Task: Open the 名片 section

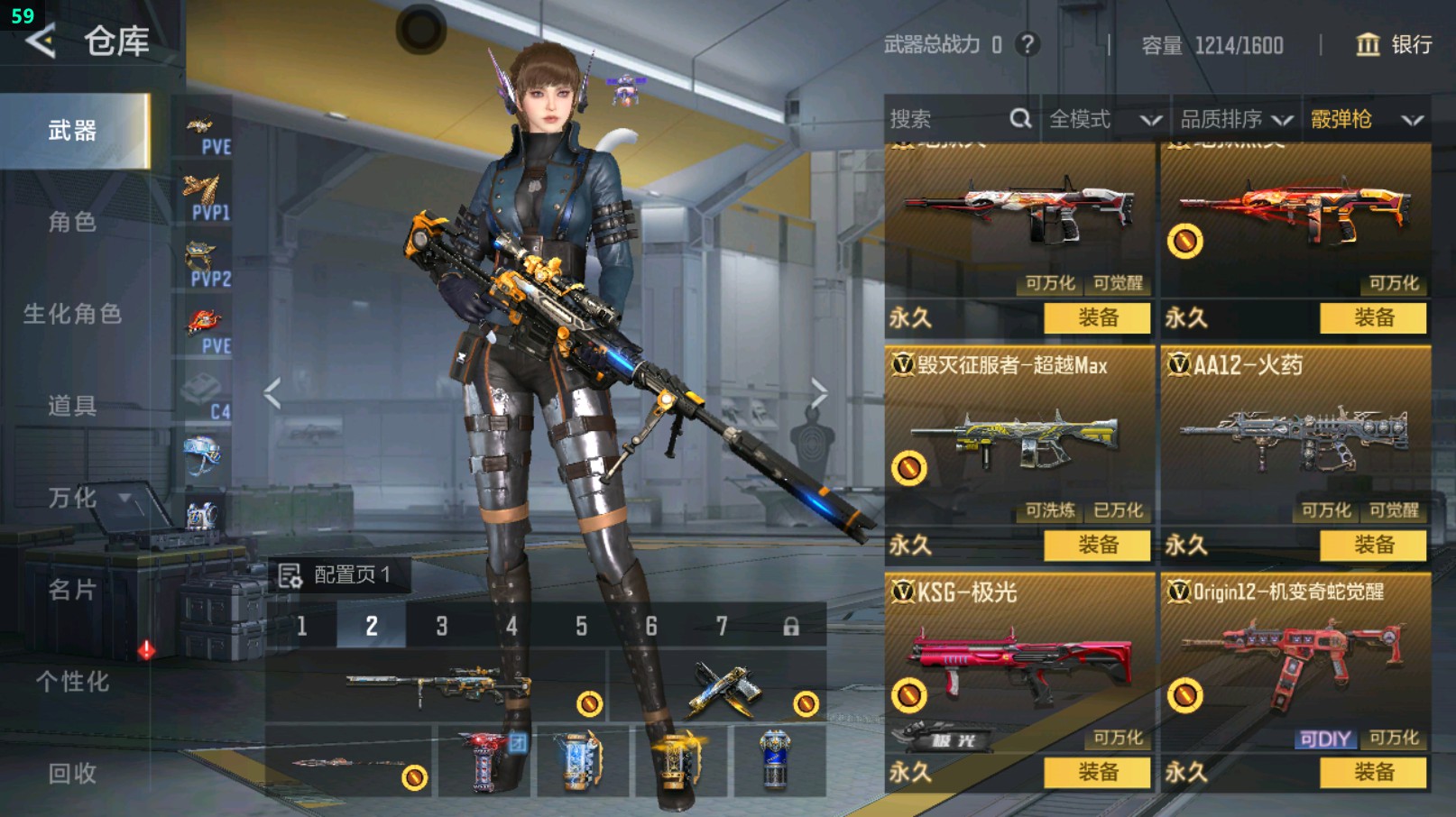Action: click(72, 590)
